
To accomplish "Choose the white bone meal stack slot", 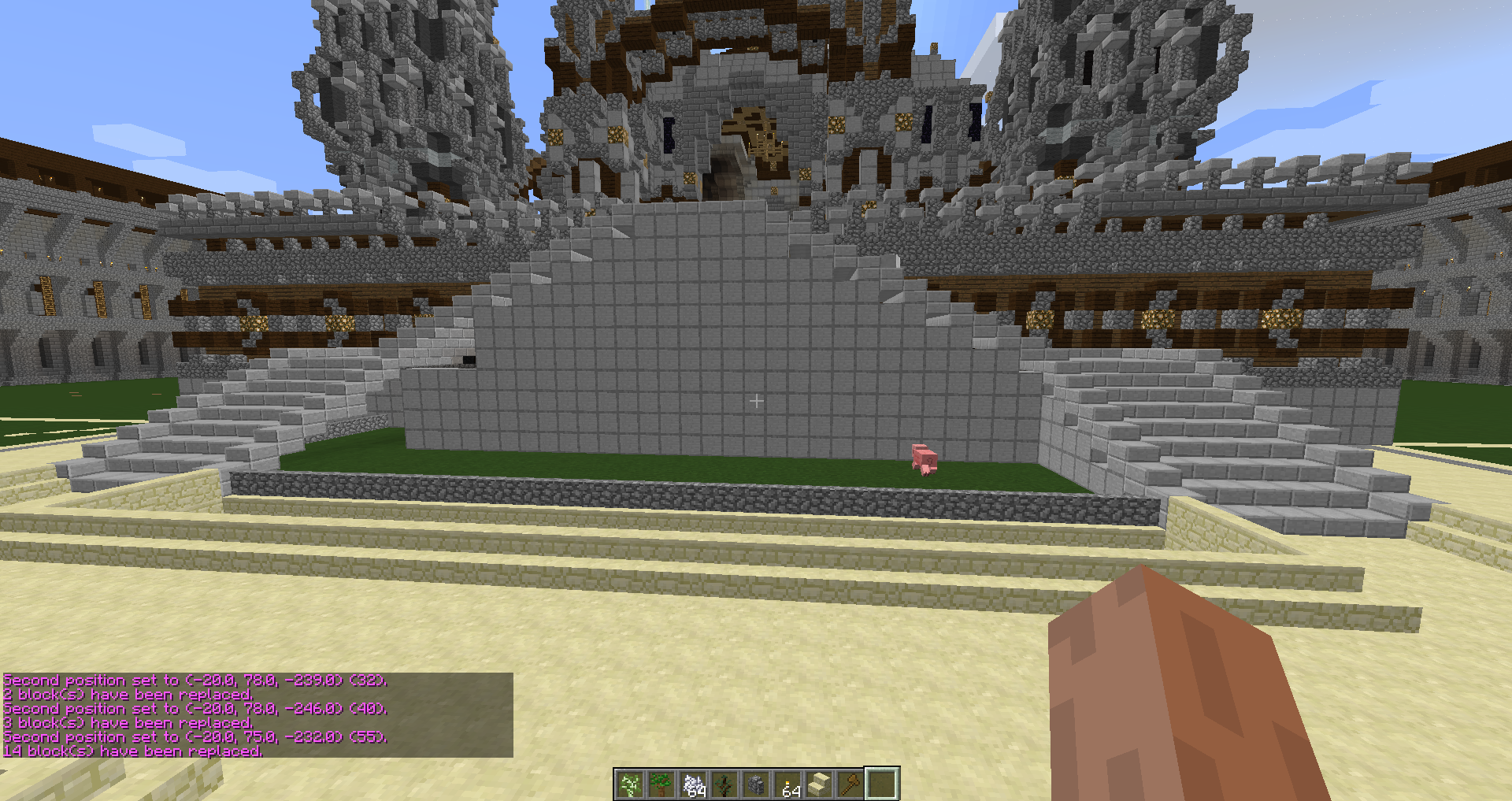I will point(693,784).
